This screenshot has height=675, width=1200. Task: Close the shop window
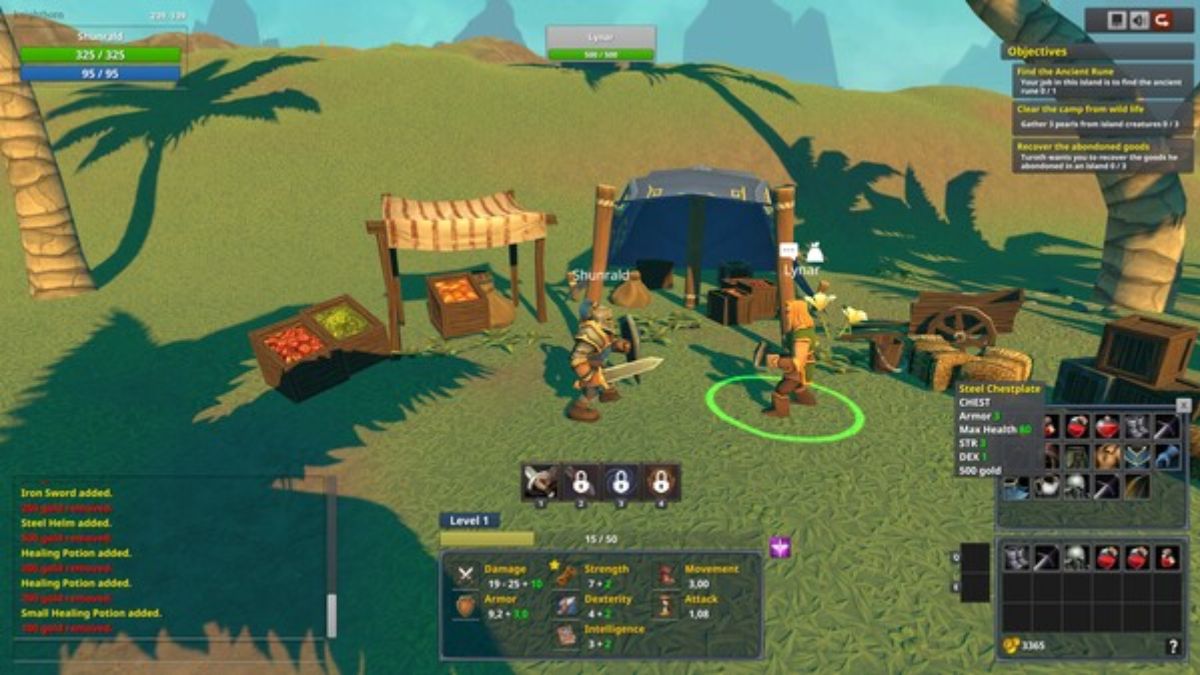tap(1184, 405)
